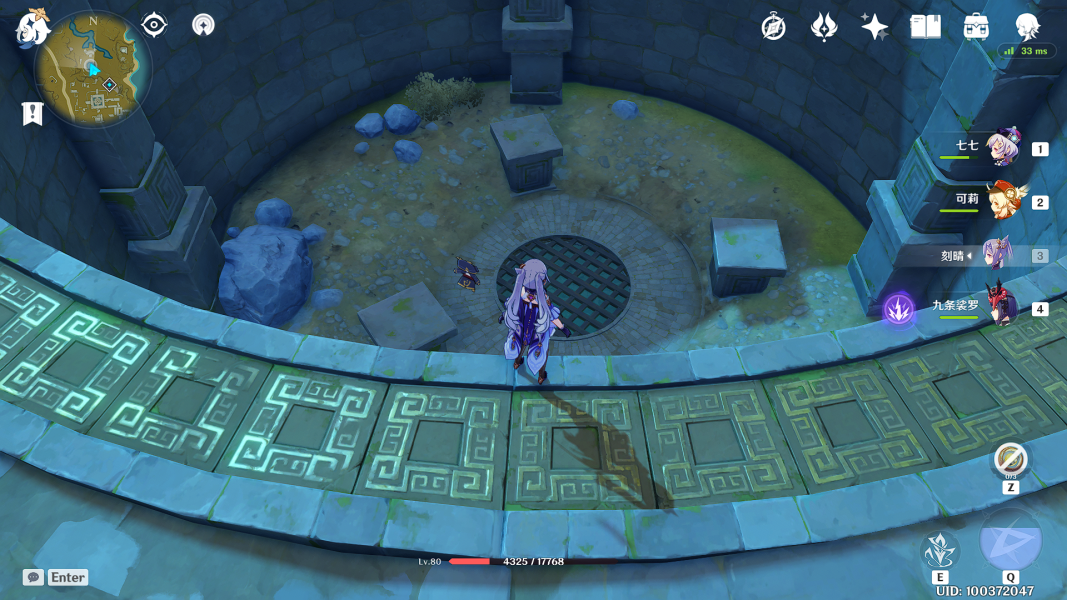1067x600 pixels.
Task: Open the chat box
Action: [56, 577]
